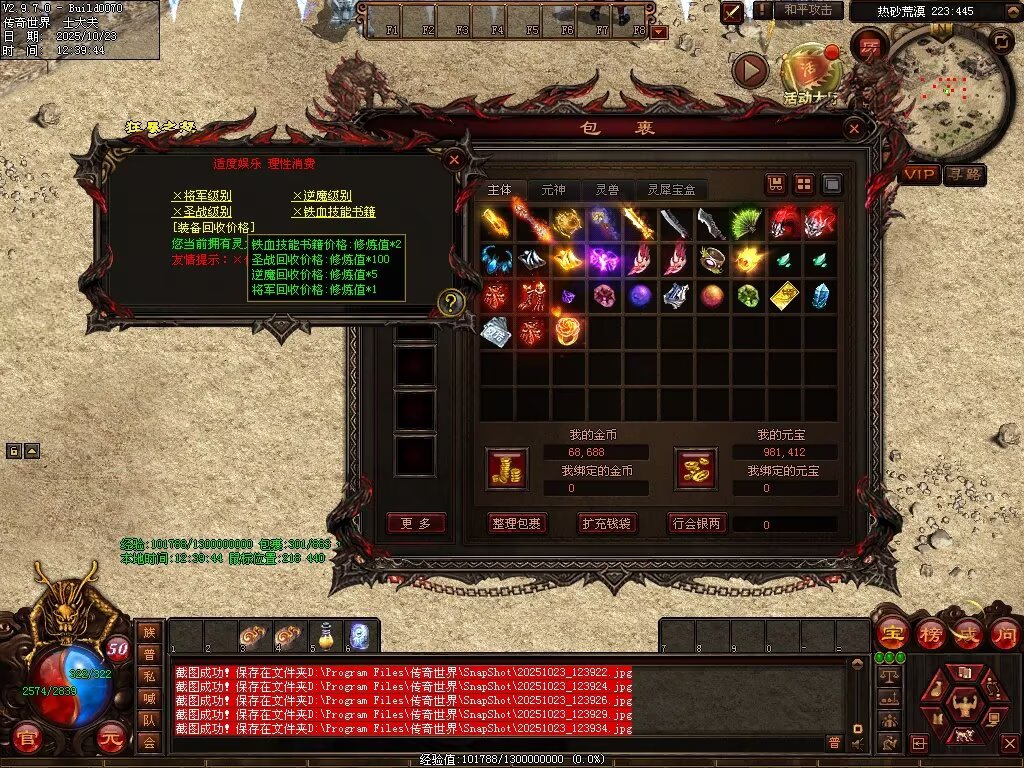Open the VIP button below minimap

(921, 175)
